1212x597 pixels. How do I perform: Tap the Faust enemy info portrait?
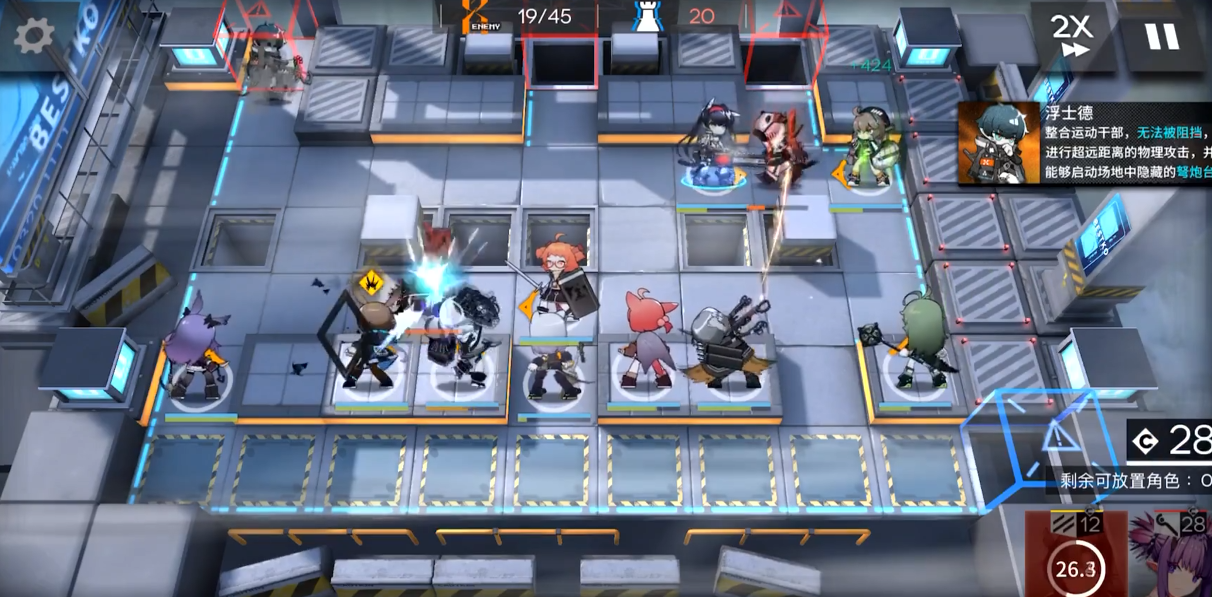[x=999, y=143]
